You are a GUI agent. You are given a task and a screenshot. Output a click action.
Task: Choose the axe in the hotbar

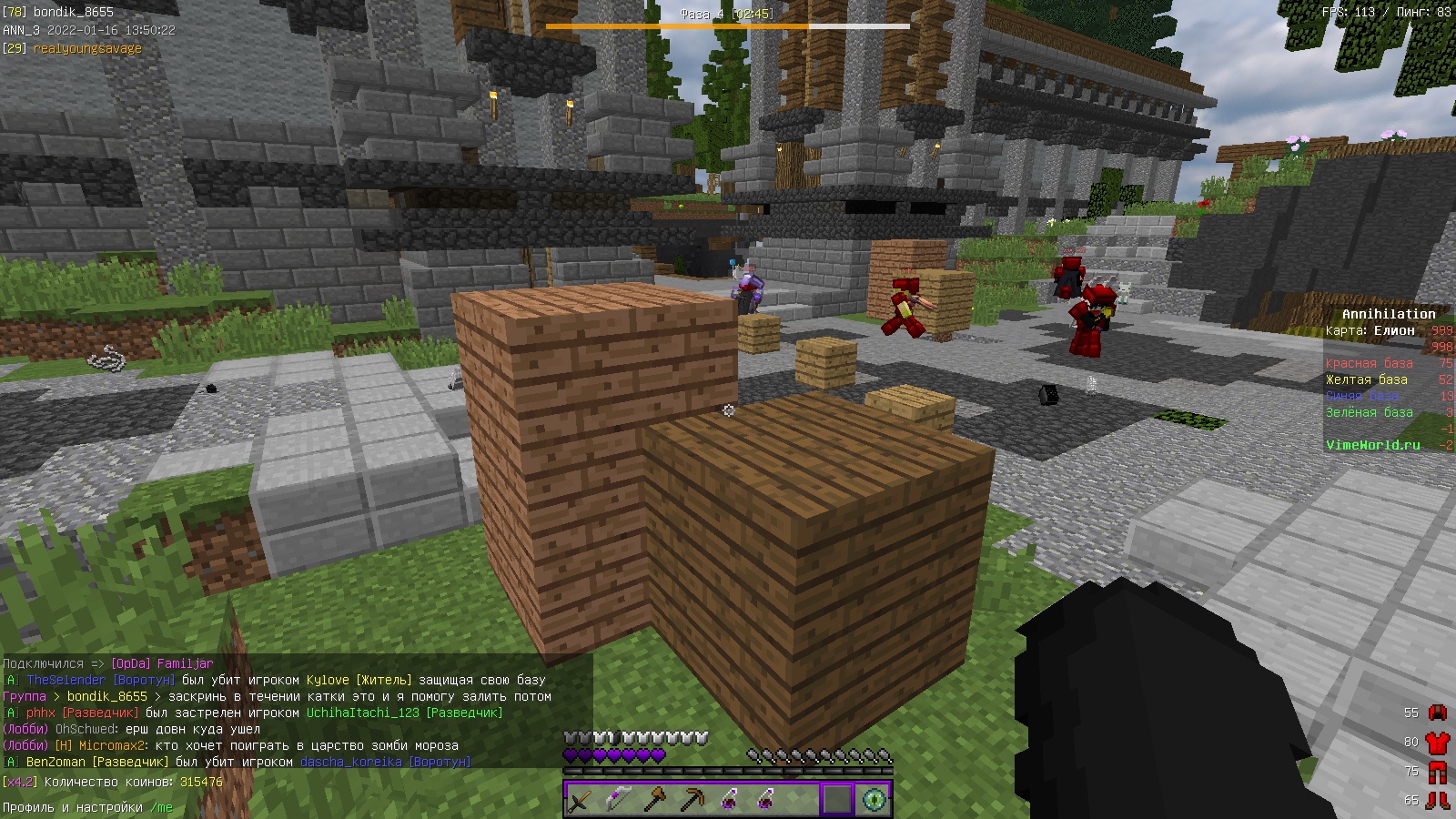click(654, 800)
